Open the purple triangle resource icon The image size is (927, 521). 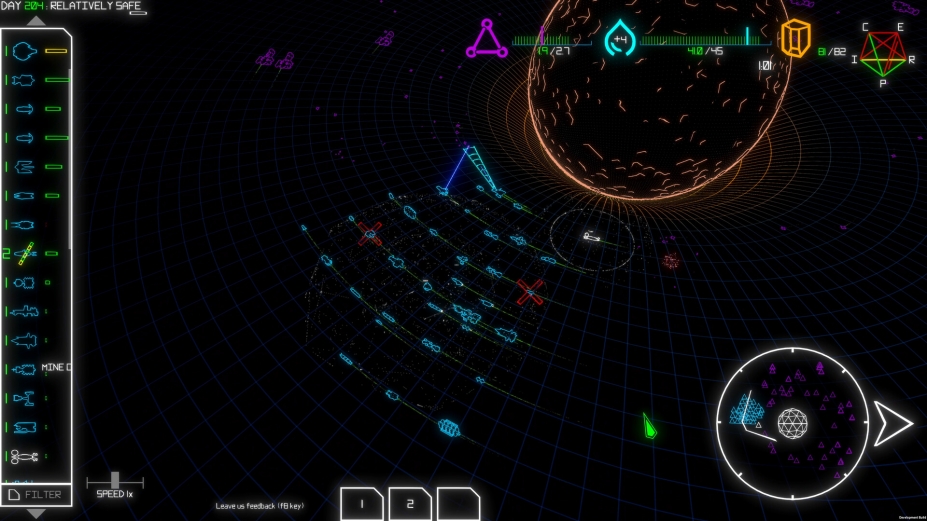[x=486, y=40]
